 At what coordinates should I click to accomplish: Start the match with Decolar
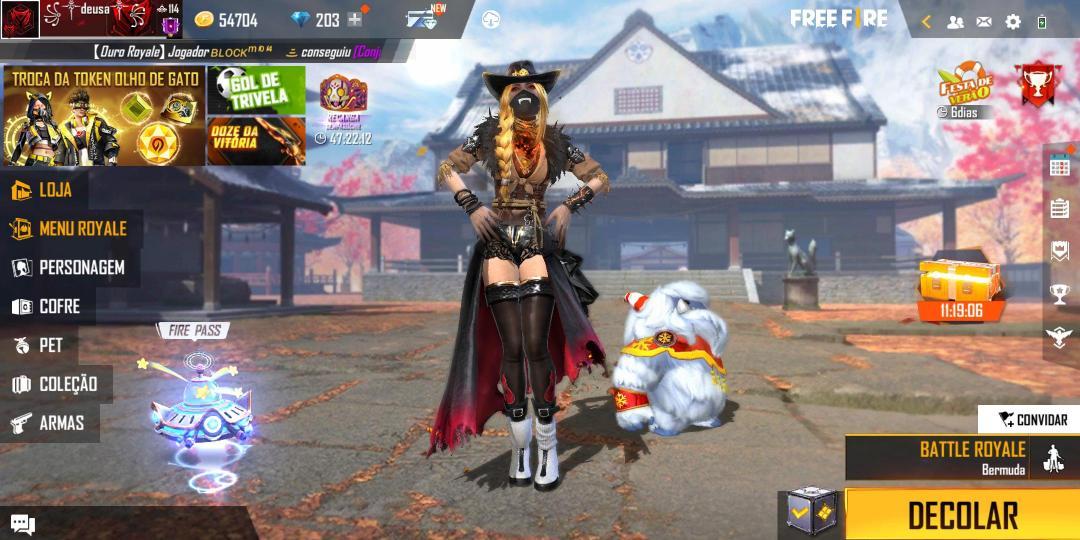pos(962,515)
